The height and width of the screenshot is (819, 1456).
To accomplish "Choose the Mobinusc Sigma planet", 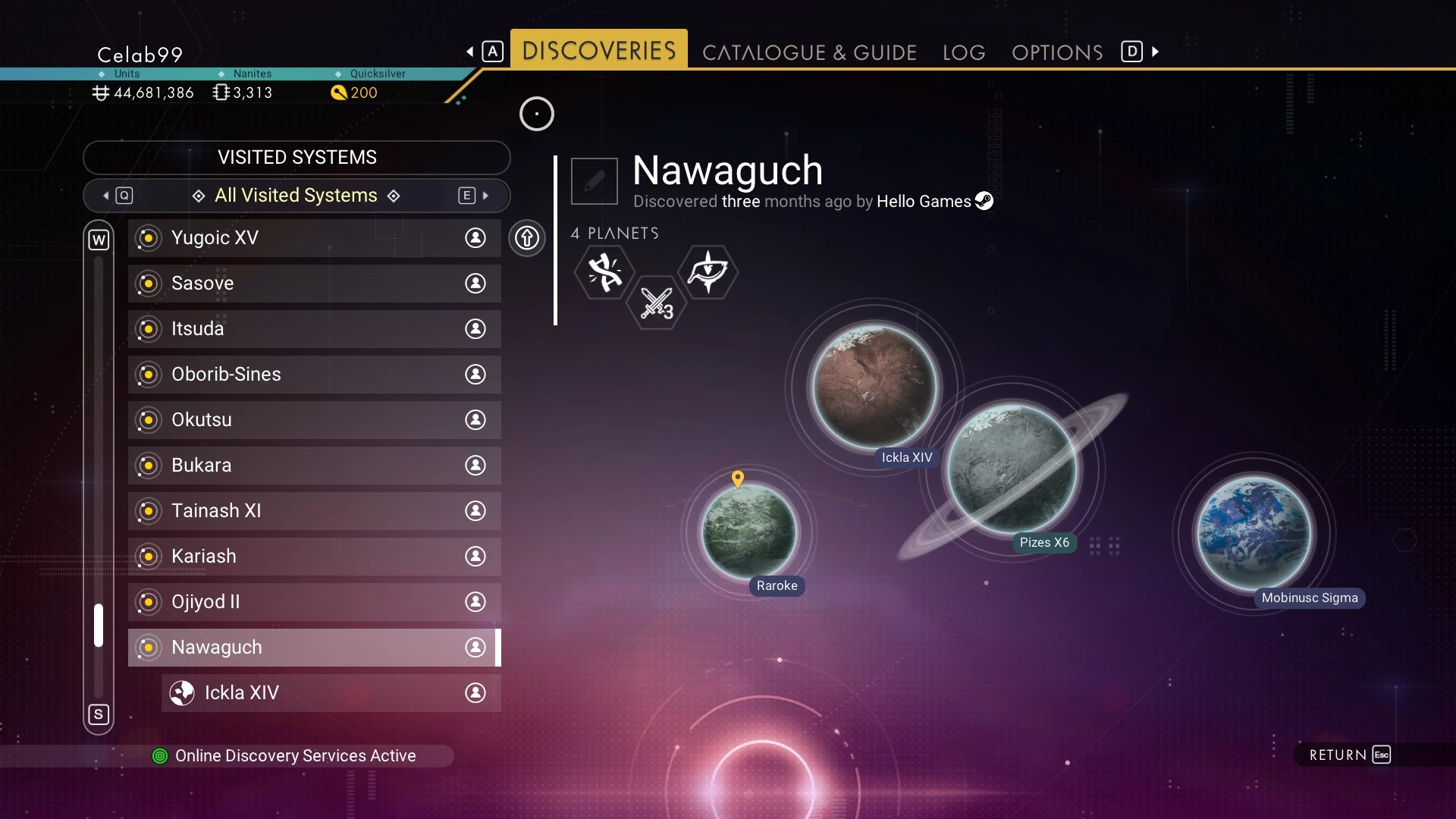I will click(1254, 532).
